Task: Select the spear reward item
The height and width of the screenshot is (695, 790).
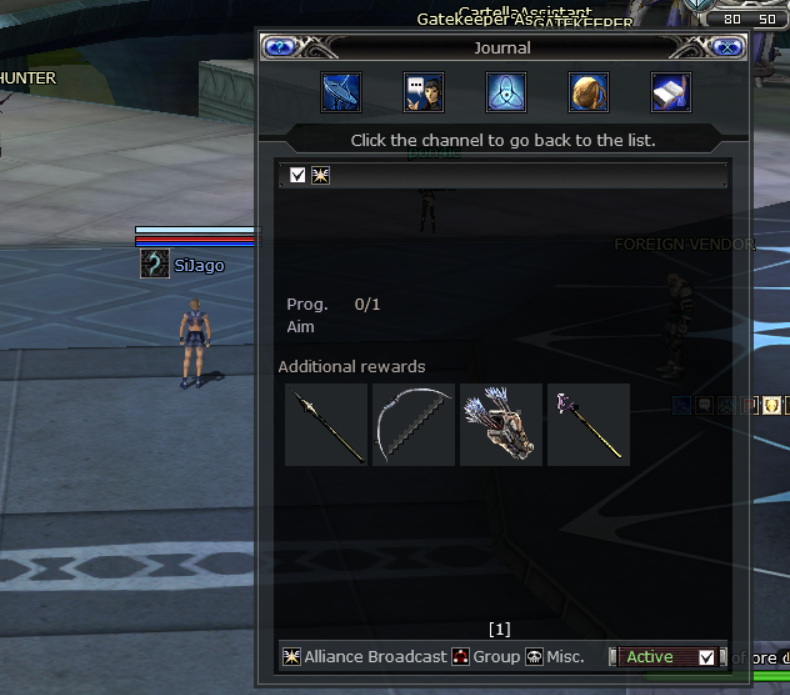Action: click(326, 425)
